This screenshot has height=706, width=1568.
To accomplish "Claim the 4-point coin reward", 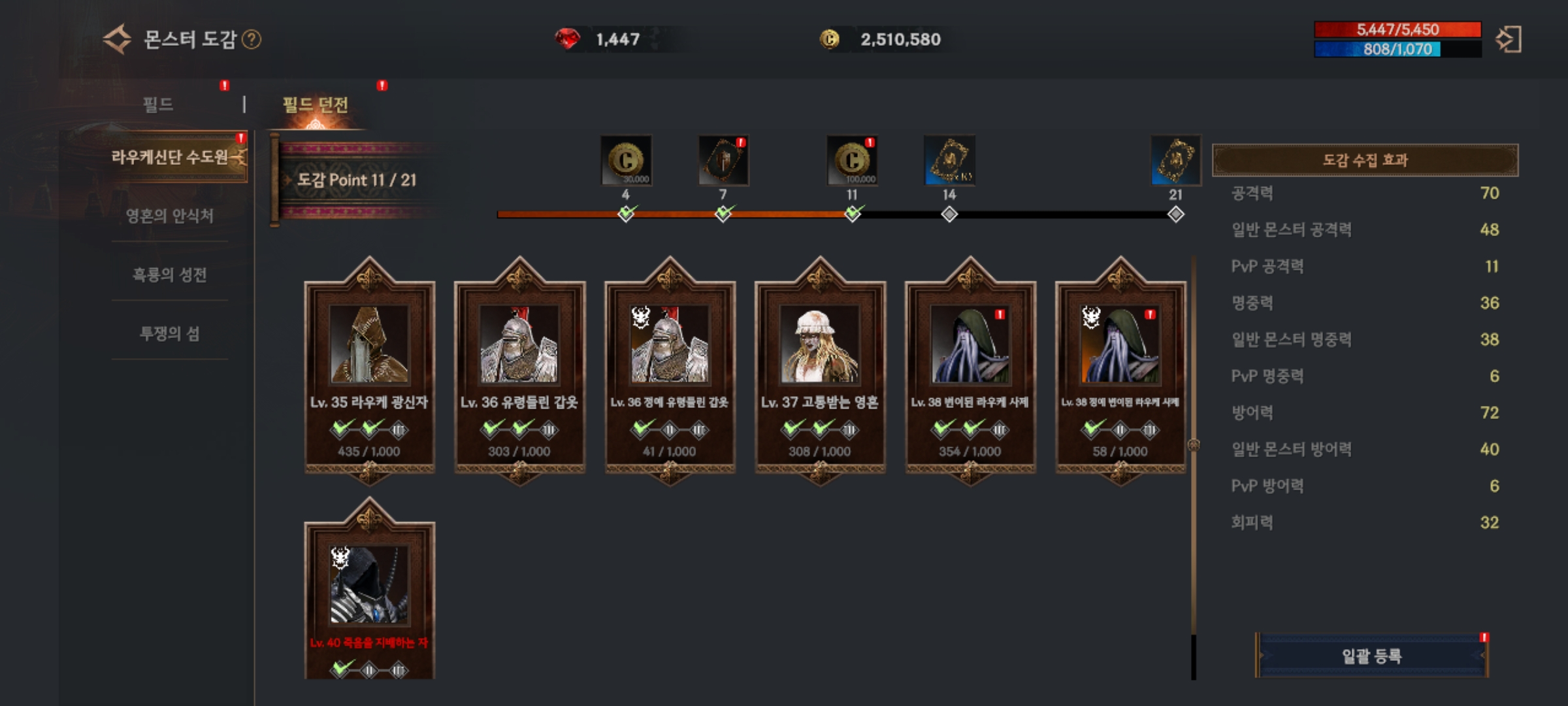I will [x=626, y=161].
